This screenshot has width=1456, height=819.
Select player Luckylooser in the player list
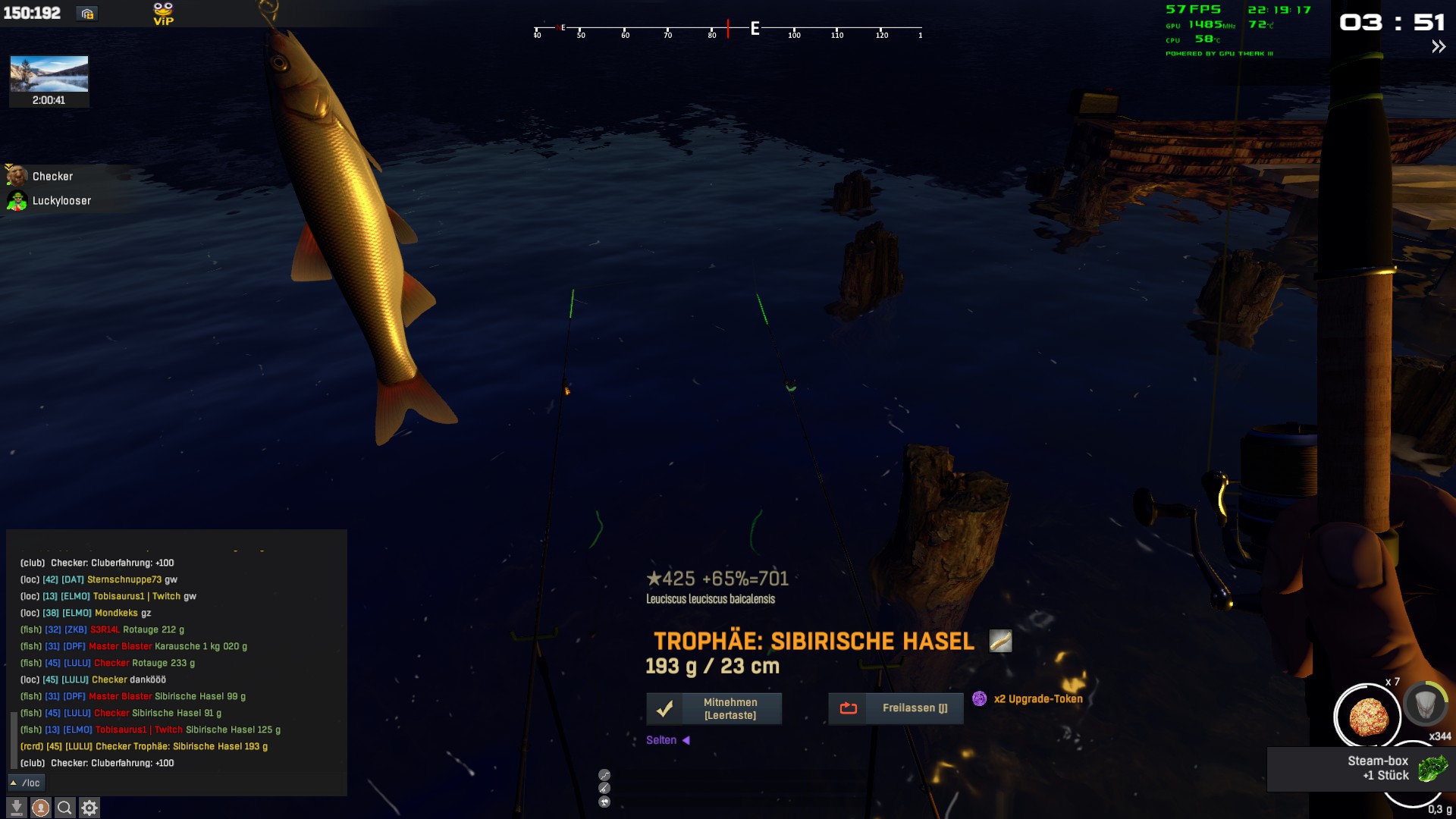pos(61,201)
